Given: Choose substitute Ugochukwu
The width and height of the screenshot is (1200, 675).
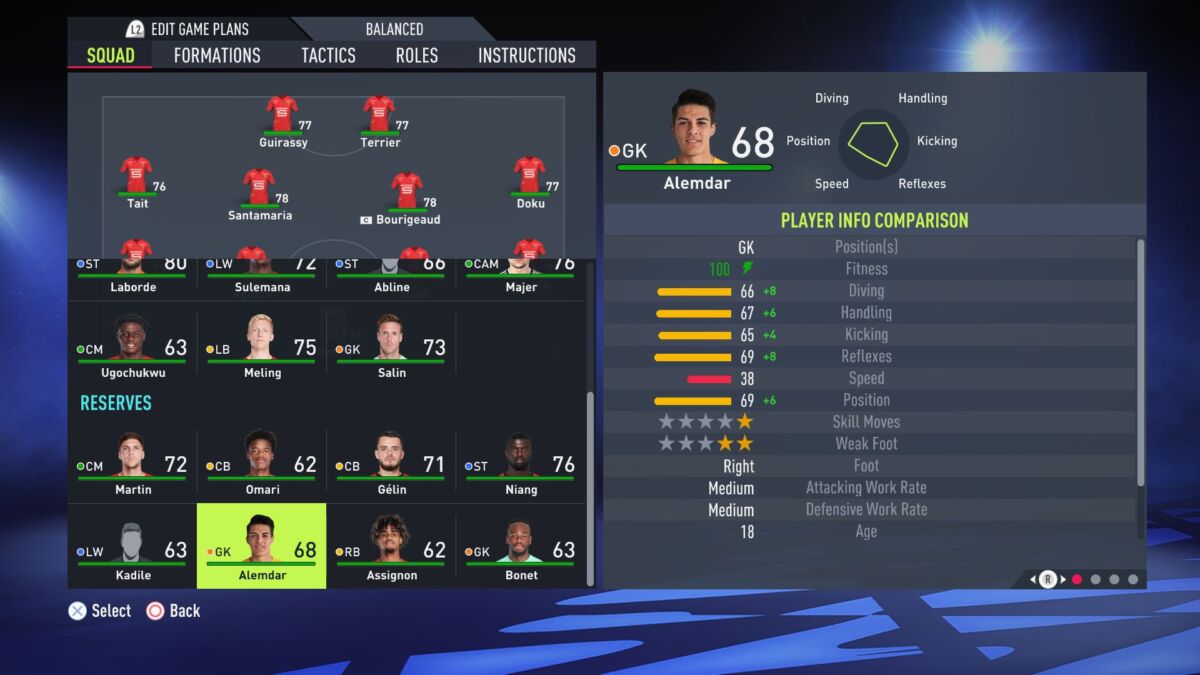Looking at the screenshot, I should pyautogui.click(x=132, y=345).
